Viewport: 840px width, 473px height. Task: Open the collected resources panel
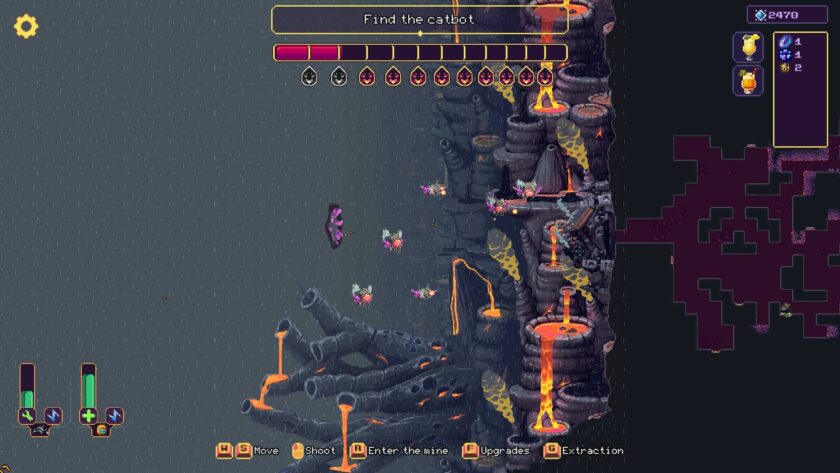point(800,88)
